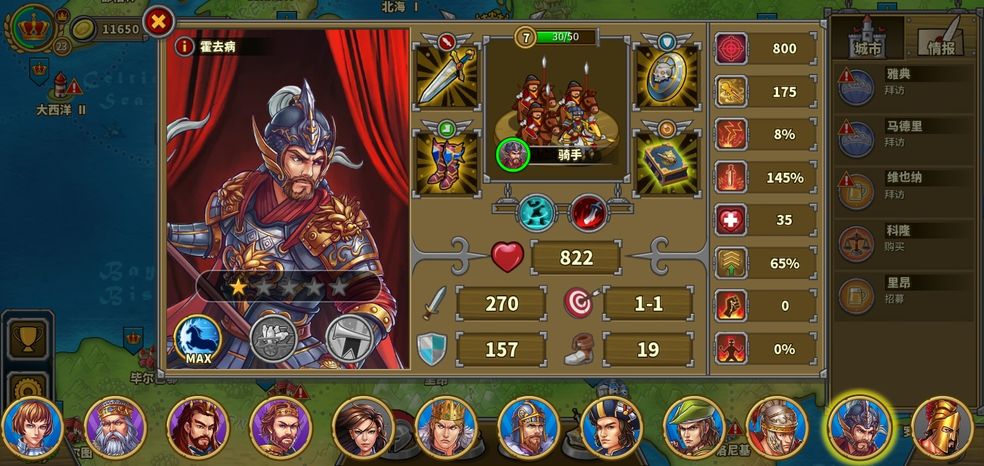Activate the red slash skill icon
984x466 pixels.
click(588, 212)
